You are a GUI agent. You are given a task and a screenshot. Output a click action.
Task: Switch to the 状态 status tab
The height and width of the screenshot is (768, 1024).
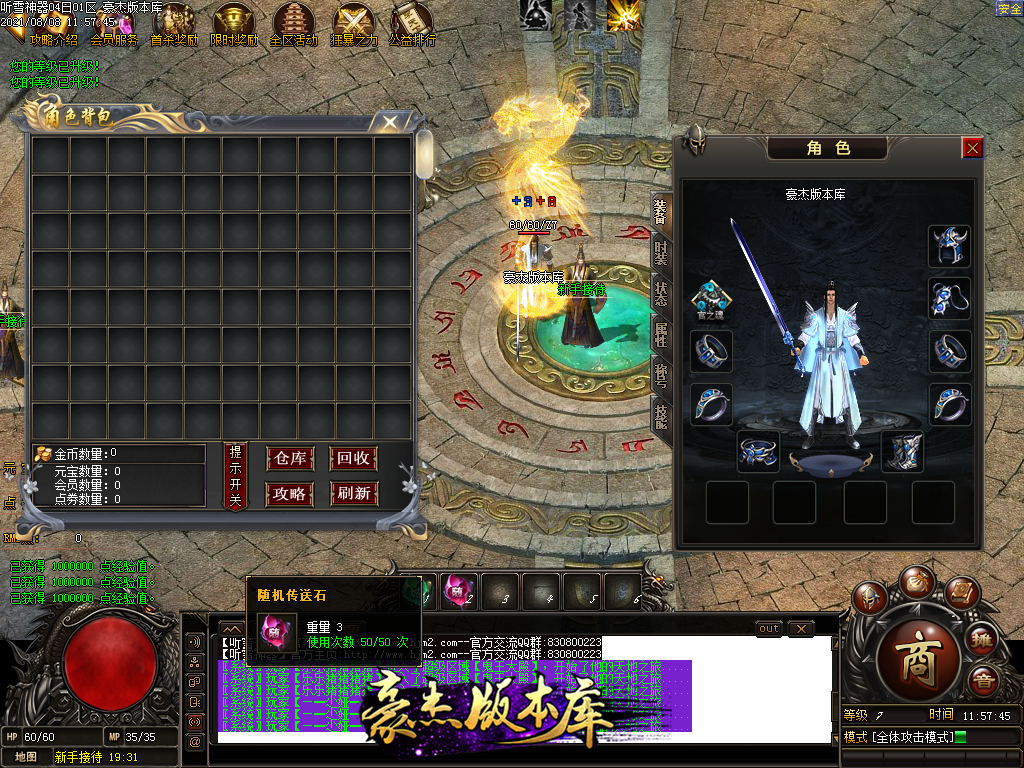coord(661,294)
